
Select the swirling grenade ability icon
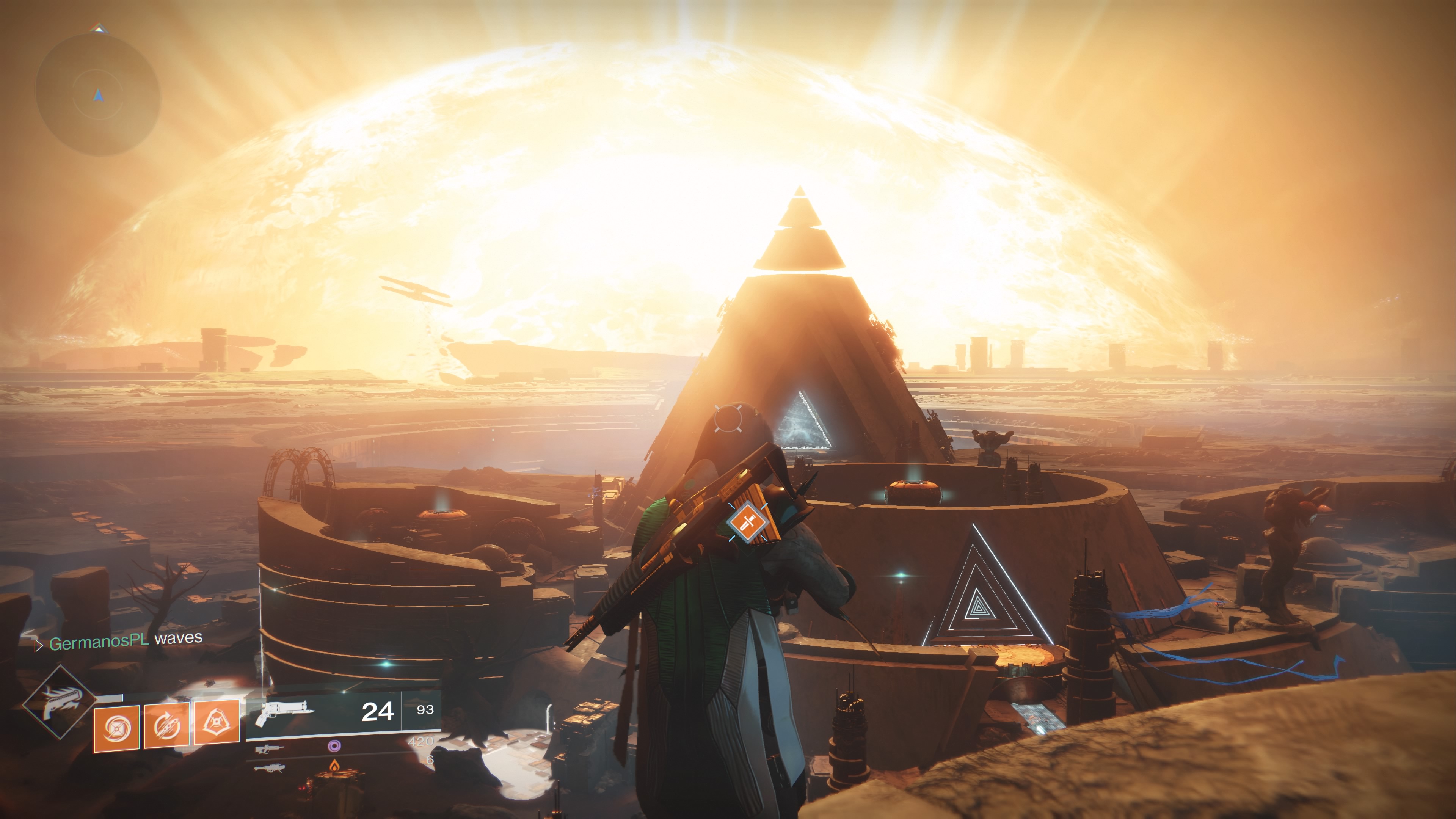click(116, 729)
